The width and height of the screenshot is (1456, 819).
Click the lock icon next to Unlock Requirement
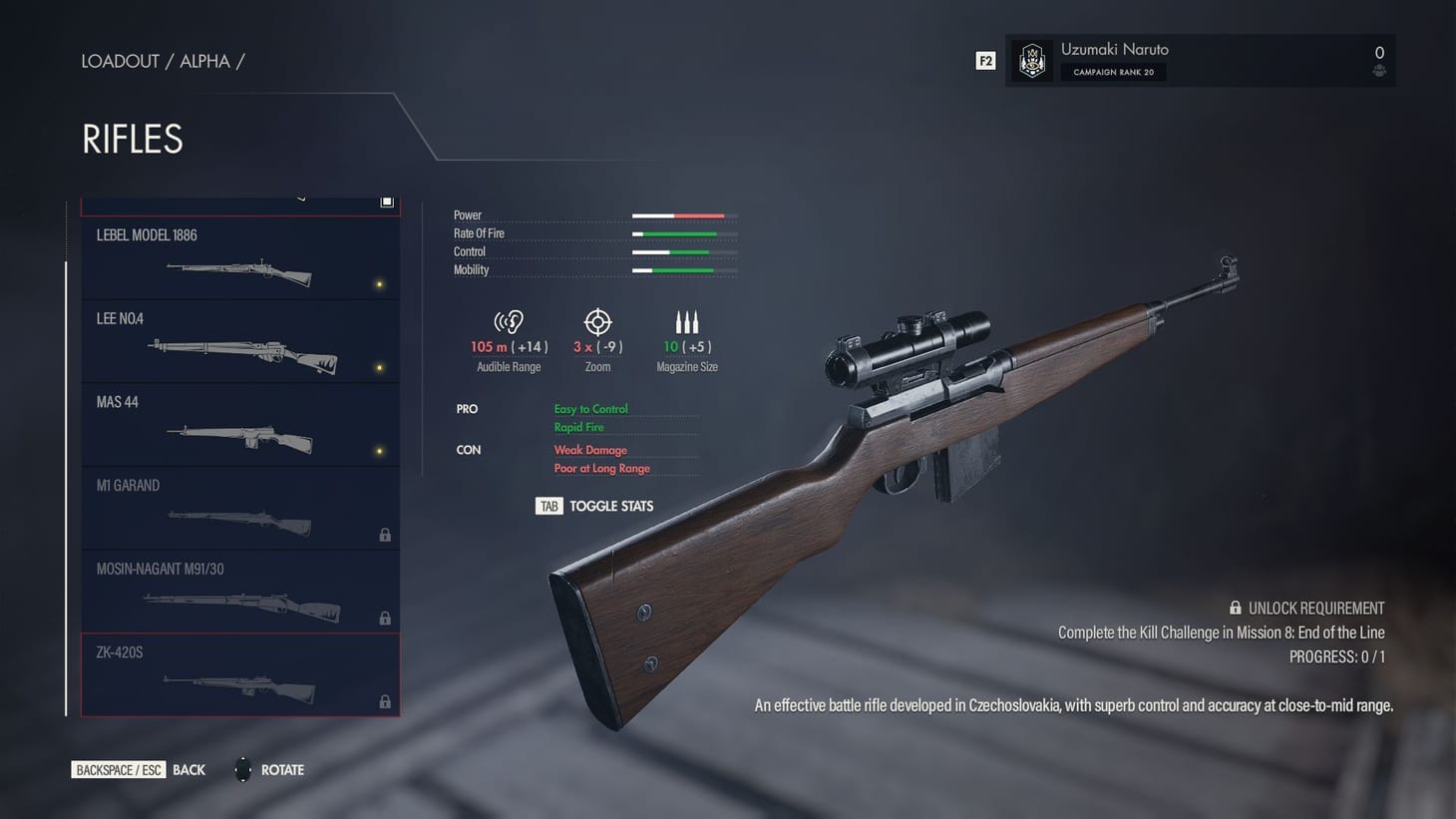coord(1234,608)
